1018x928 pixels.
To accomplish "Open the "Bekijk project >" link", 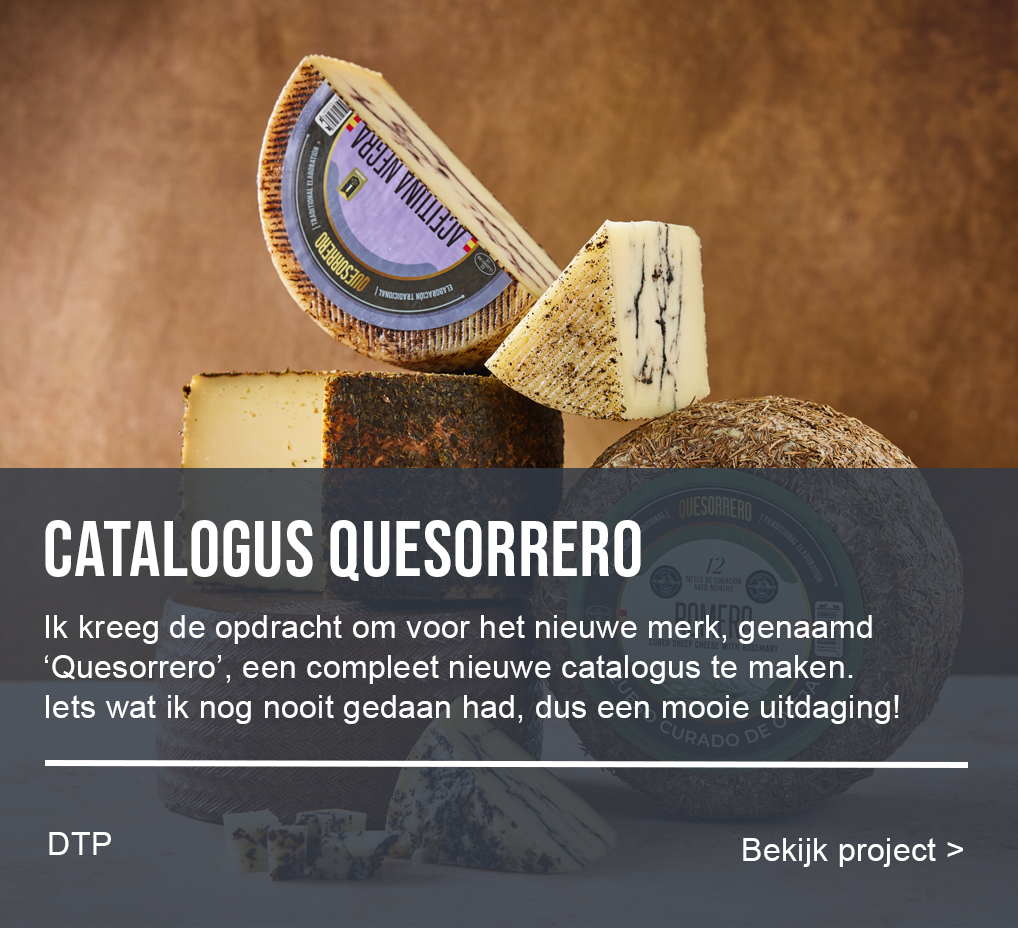I will click(x=852, y=850).
